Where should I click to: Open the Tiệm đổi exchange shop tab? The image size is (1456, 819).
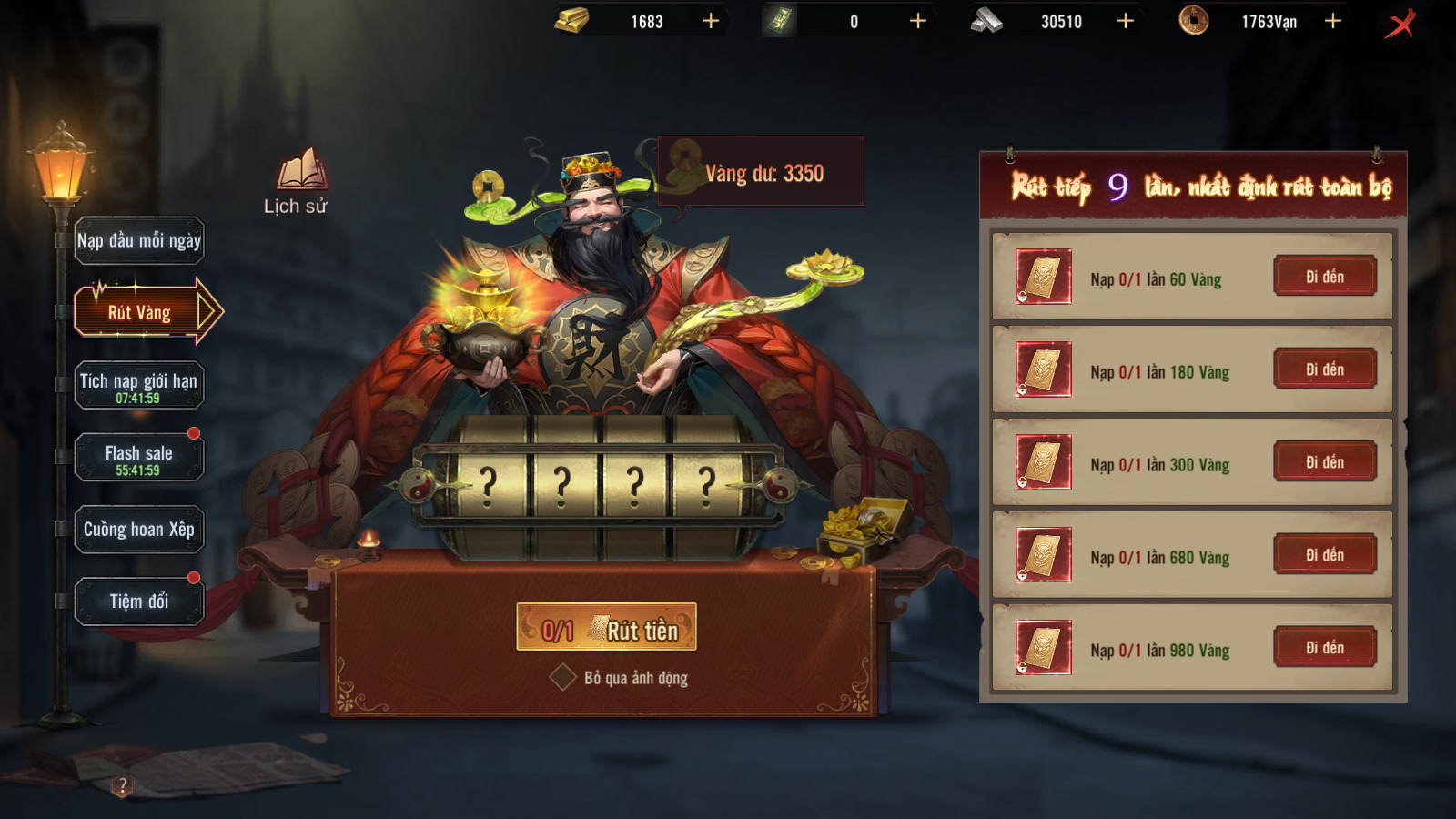139,602
